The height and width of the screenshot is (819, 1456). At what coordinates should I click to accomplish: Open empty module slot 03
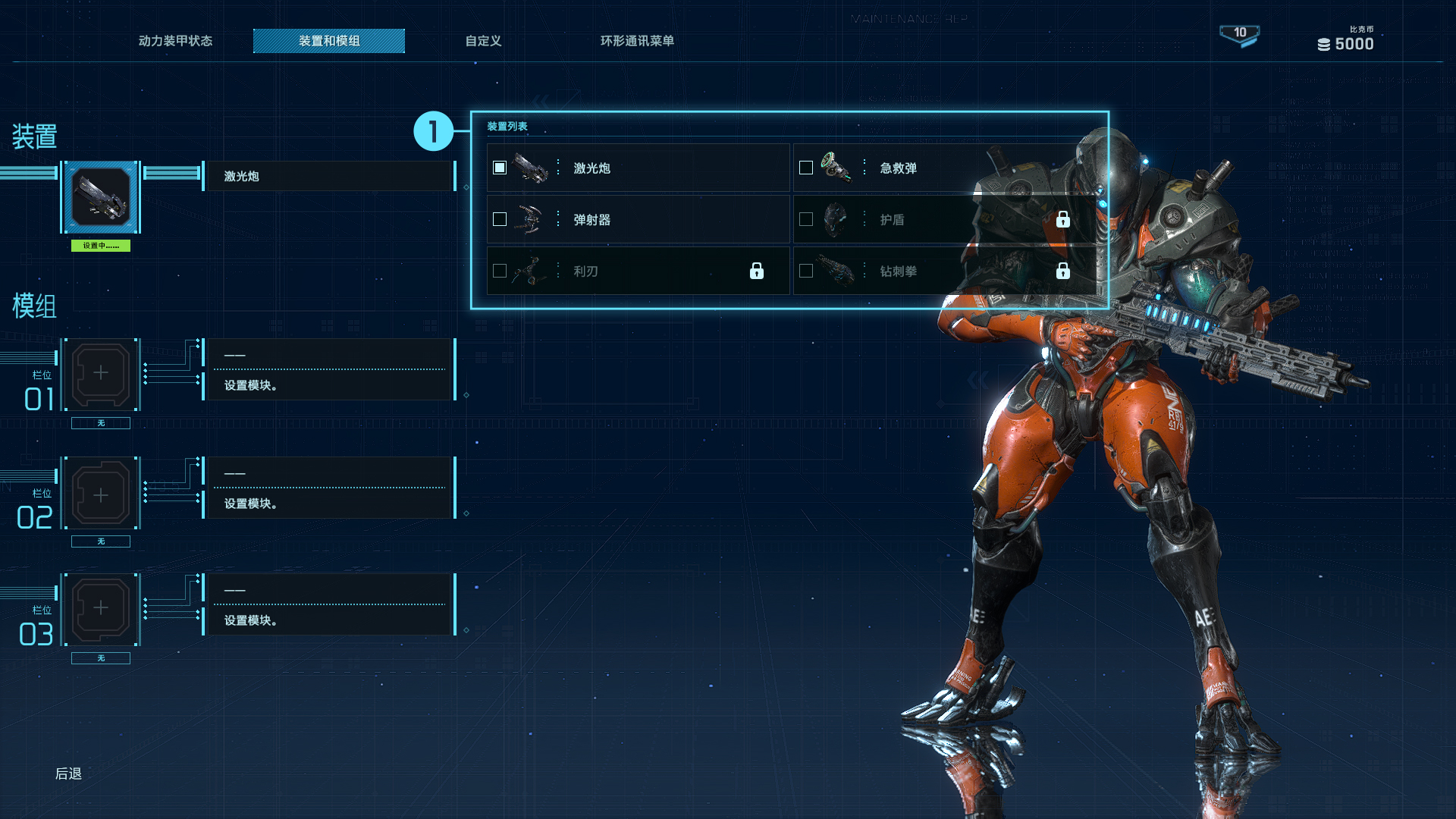101,610
